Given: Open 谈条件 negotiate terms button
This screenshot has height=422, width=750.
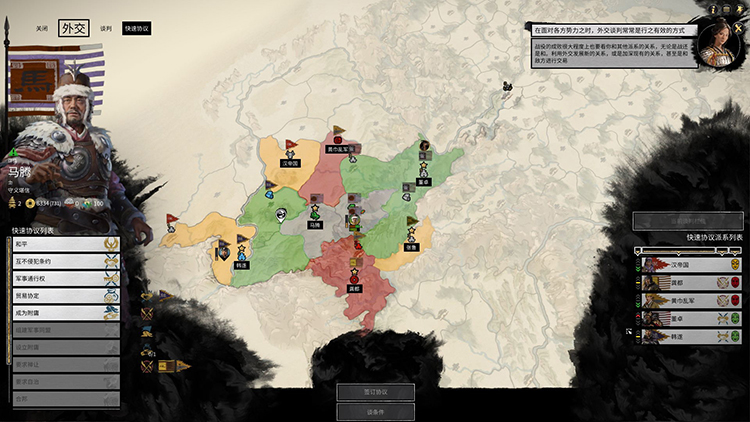Looking at the screenshot, I should click(375, 411).
